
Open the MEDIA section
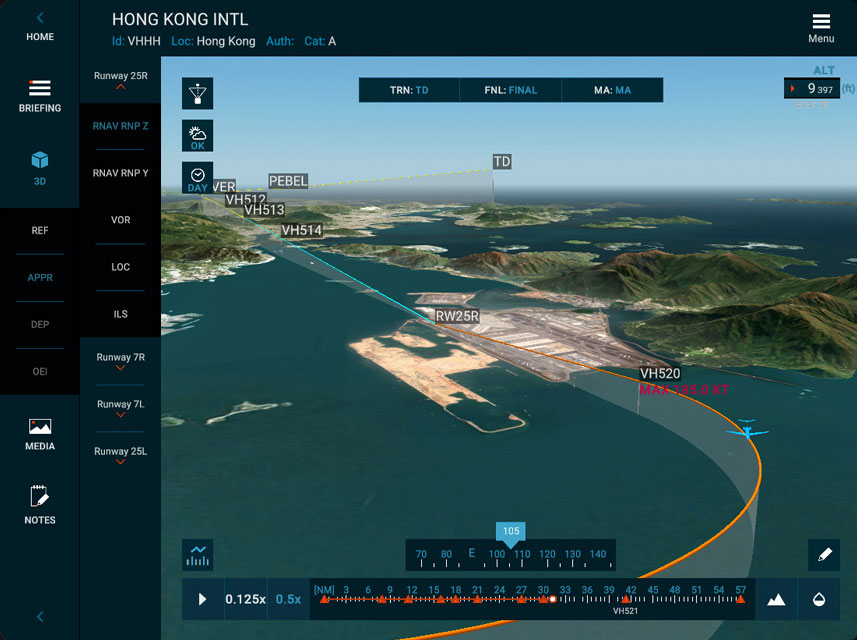point(40,434)
